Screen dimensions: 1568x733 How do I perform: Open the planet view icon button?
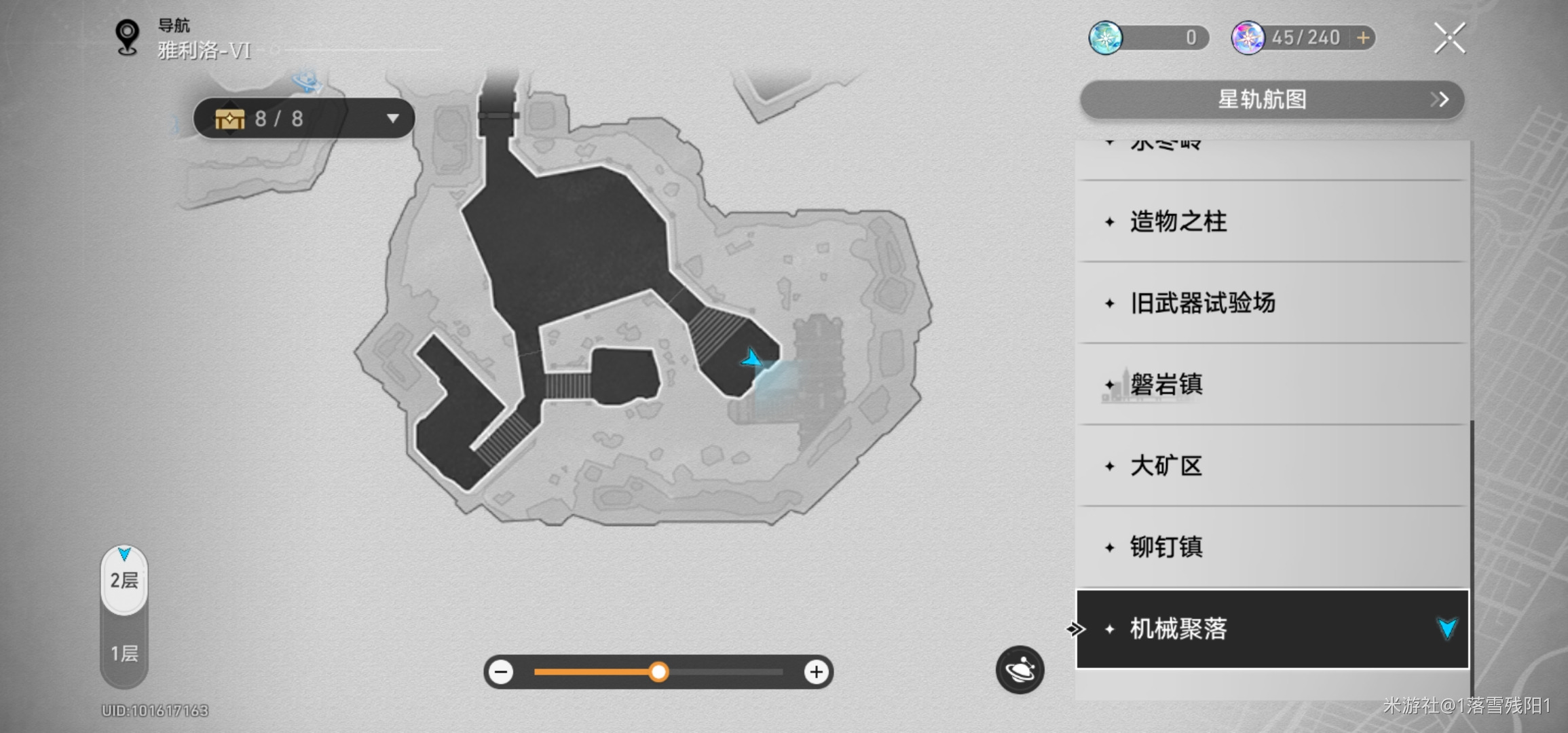[1020, 670]
